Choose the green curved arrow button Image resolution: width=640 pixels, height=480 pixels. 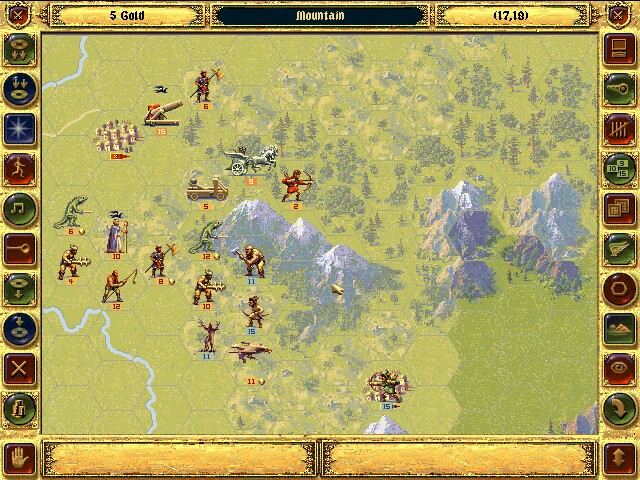click(x=618, y=408)
